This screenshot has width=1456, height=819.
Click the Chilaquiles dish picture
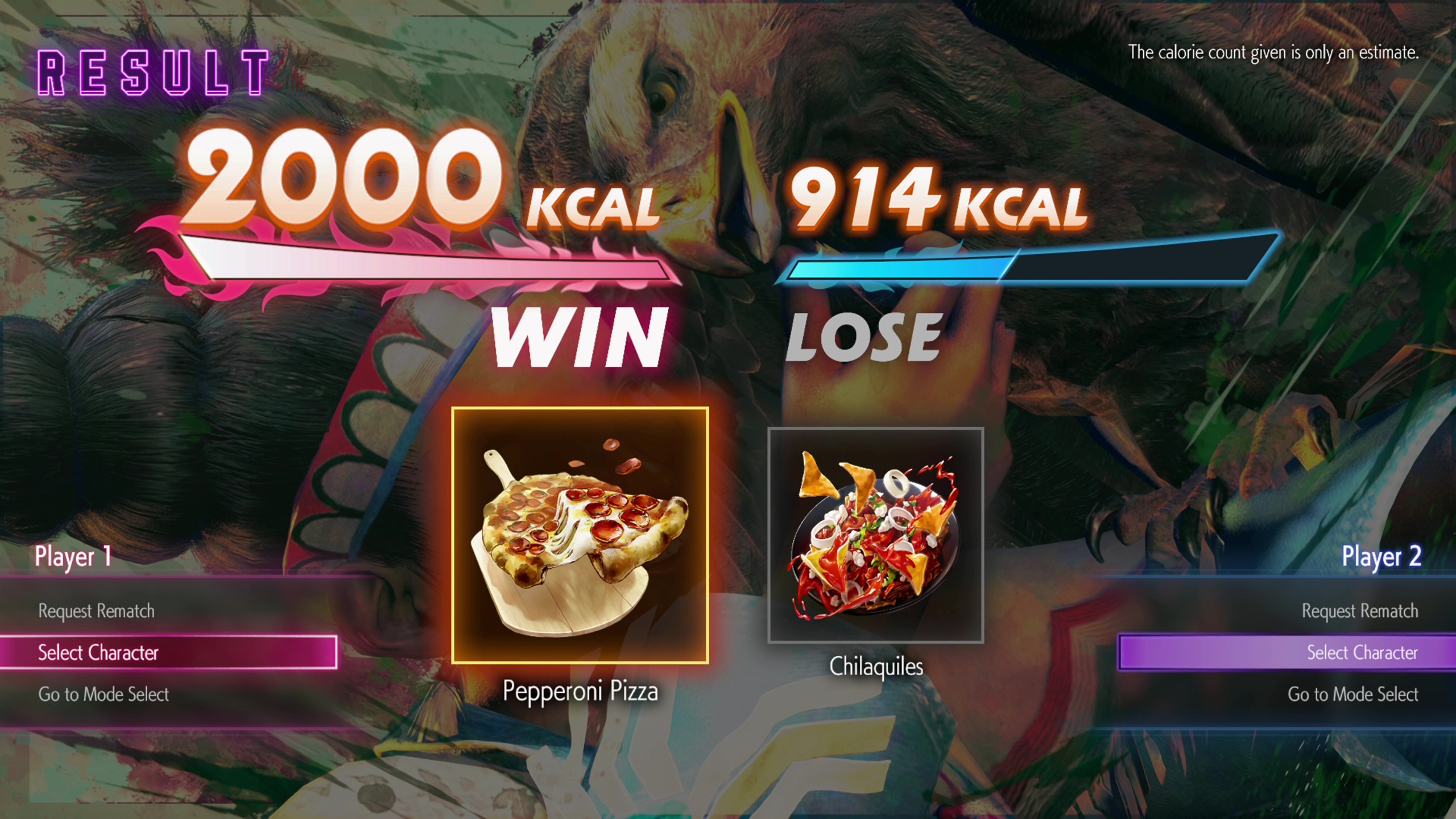875,535
